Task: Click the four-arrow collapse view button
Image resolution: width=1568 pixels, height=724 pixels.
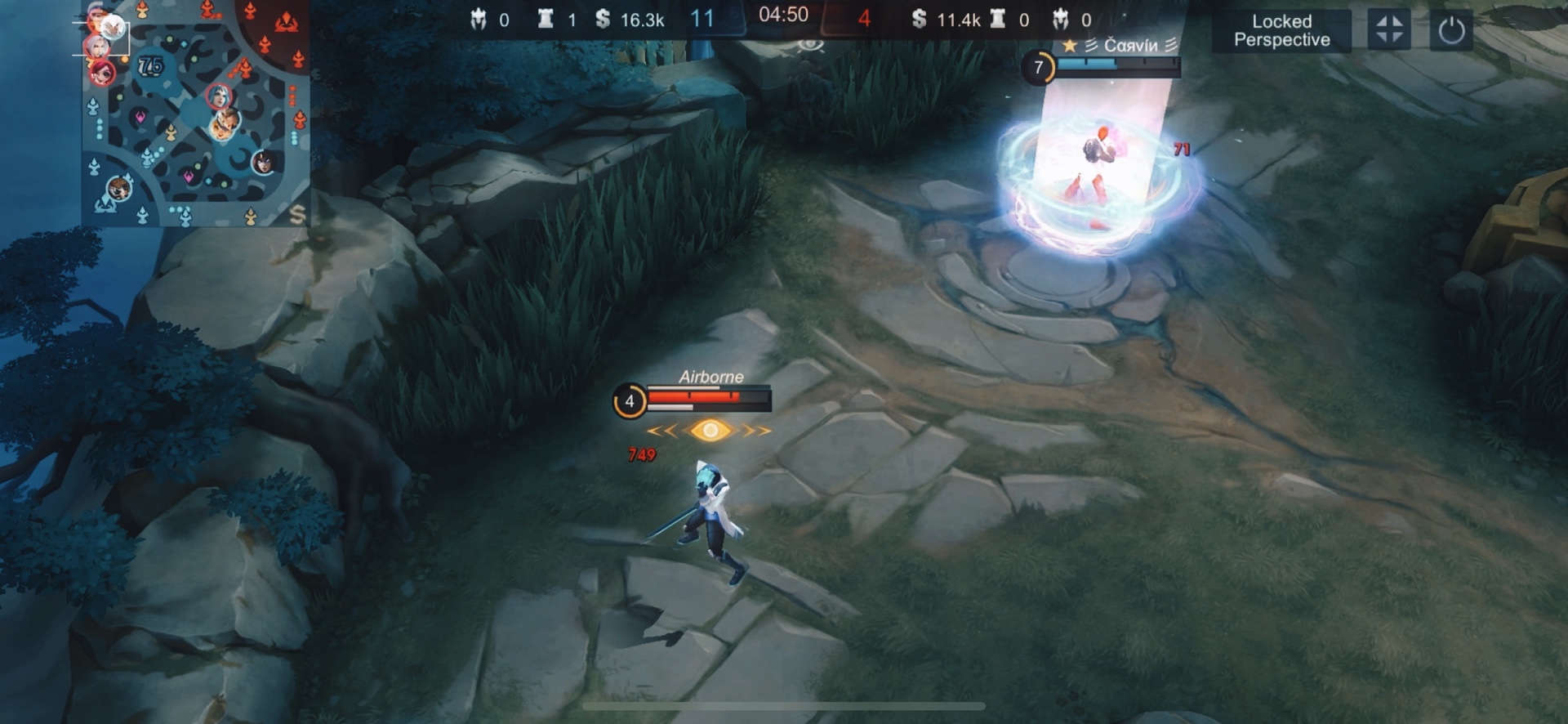Action: coord(1388,31)
